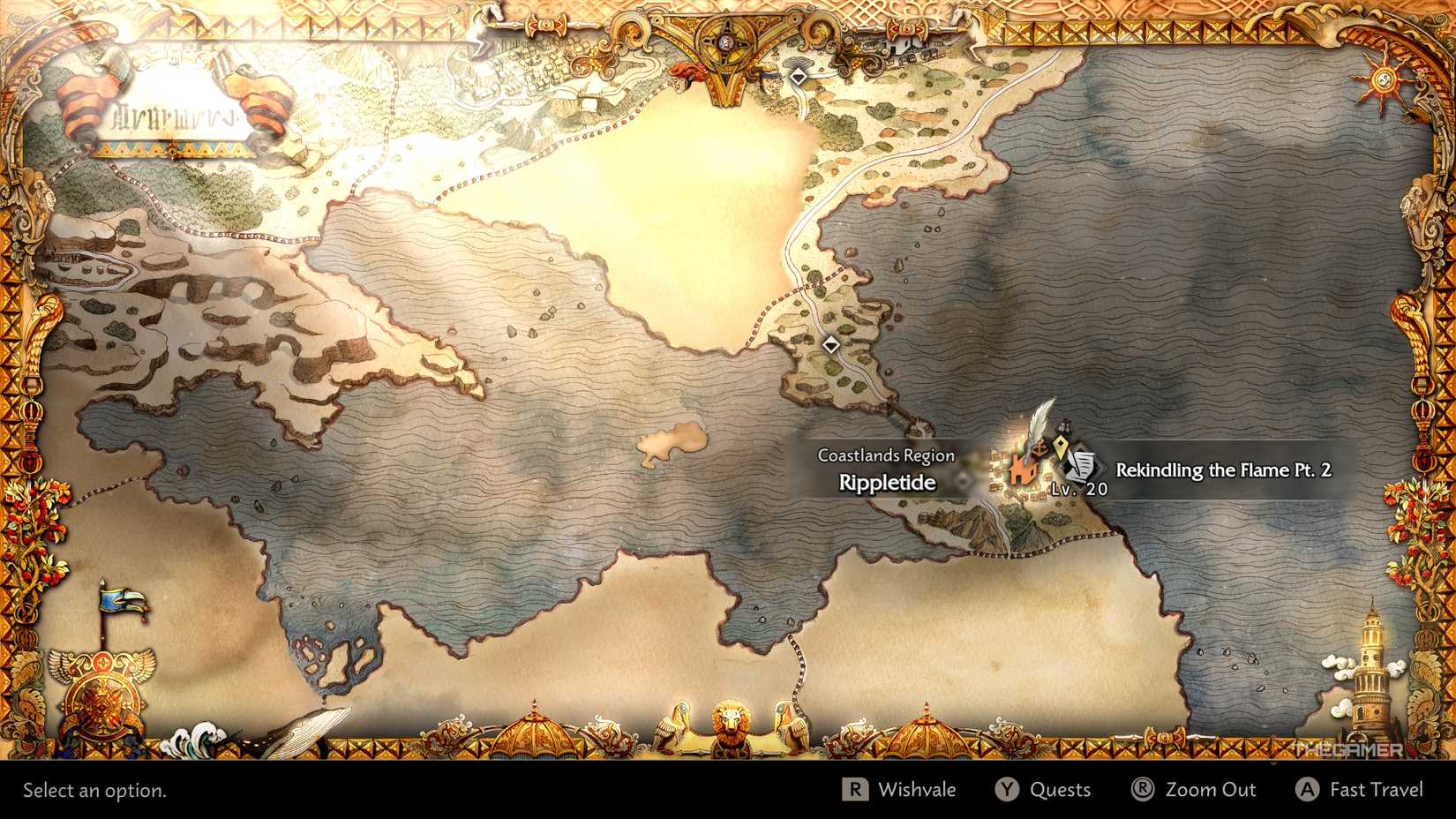The height and width of the screenshot is (819, 1456).
Task: Select the anchor harbor icon near Rippletide
Action: click(x=1039, y=448)
